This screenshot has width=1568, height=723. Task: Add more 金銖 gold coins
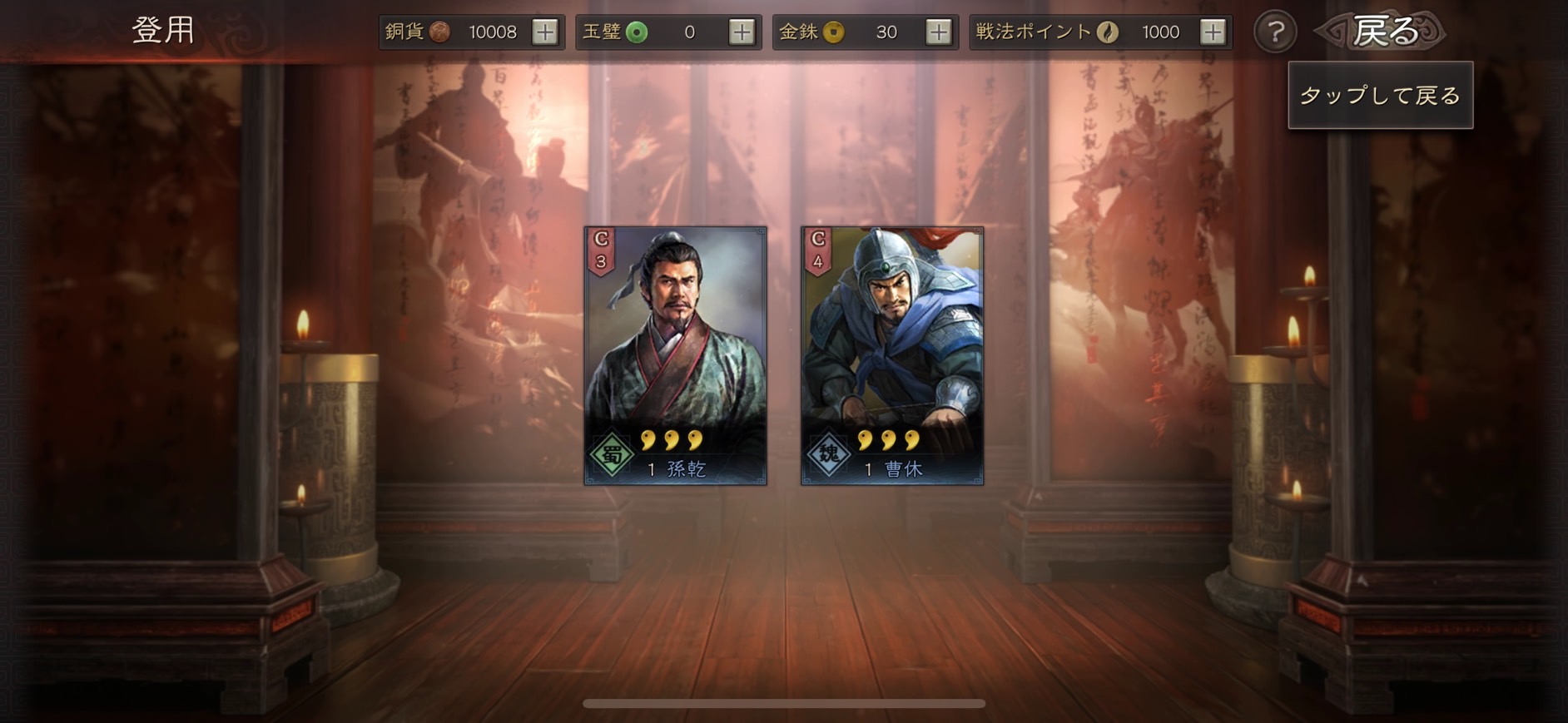point(938,32)
